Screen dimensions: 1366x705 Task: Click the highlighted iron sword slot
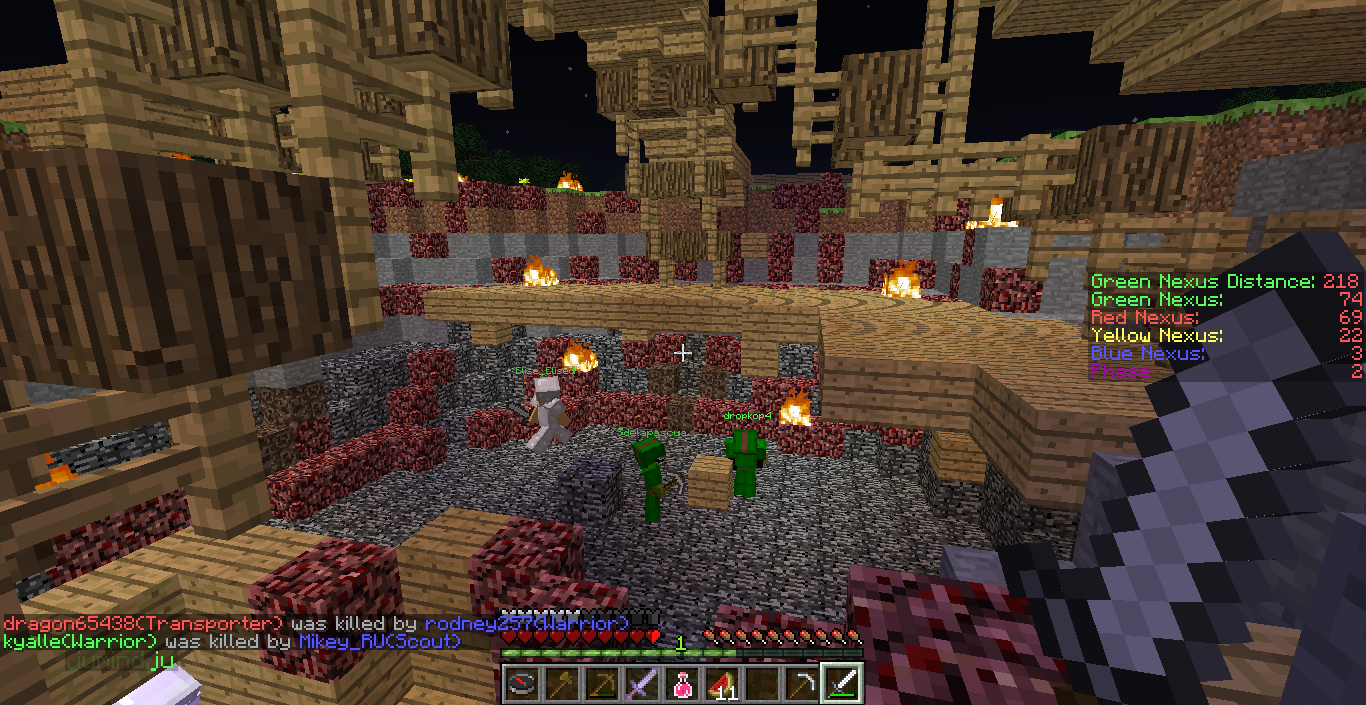[842, 683]
